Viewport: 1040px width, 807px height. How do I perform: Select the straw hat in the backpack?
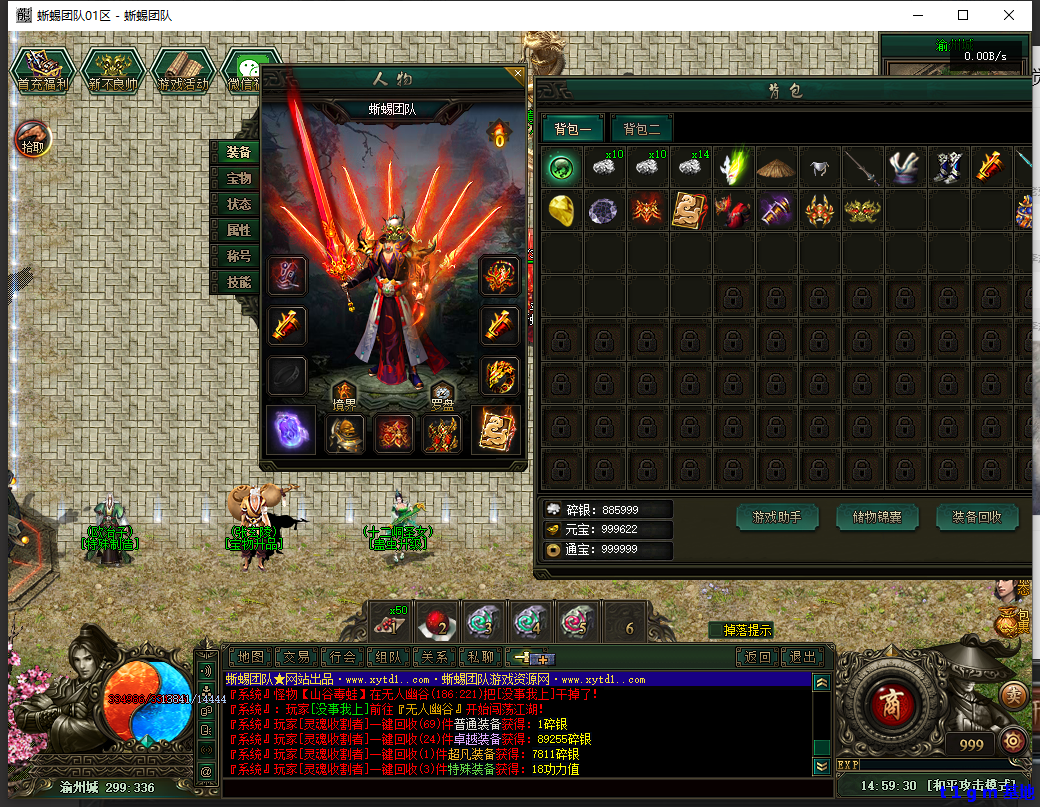point(776,167)
